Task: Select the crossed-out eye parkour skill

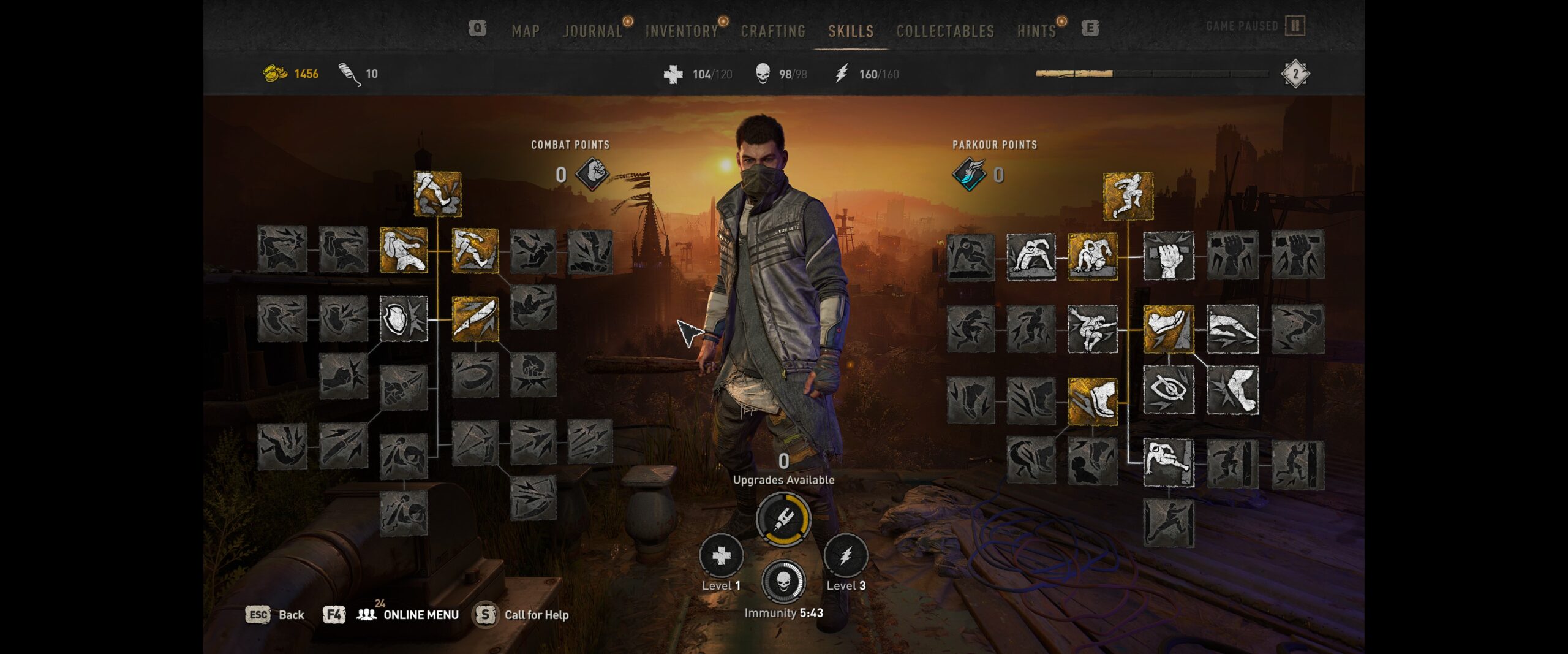Action: (x=1168, y=389)
